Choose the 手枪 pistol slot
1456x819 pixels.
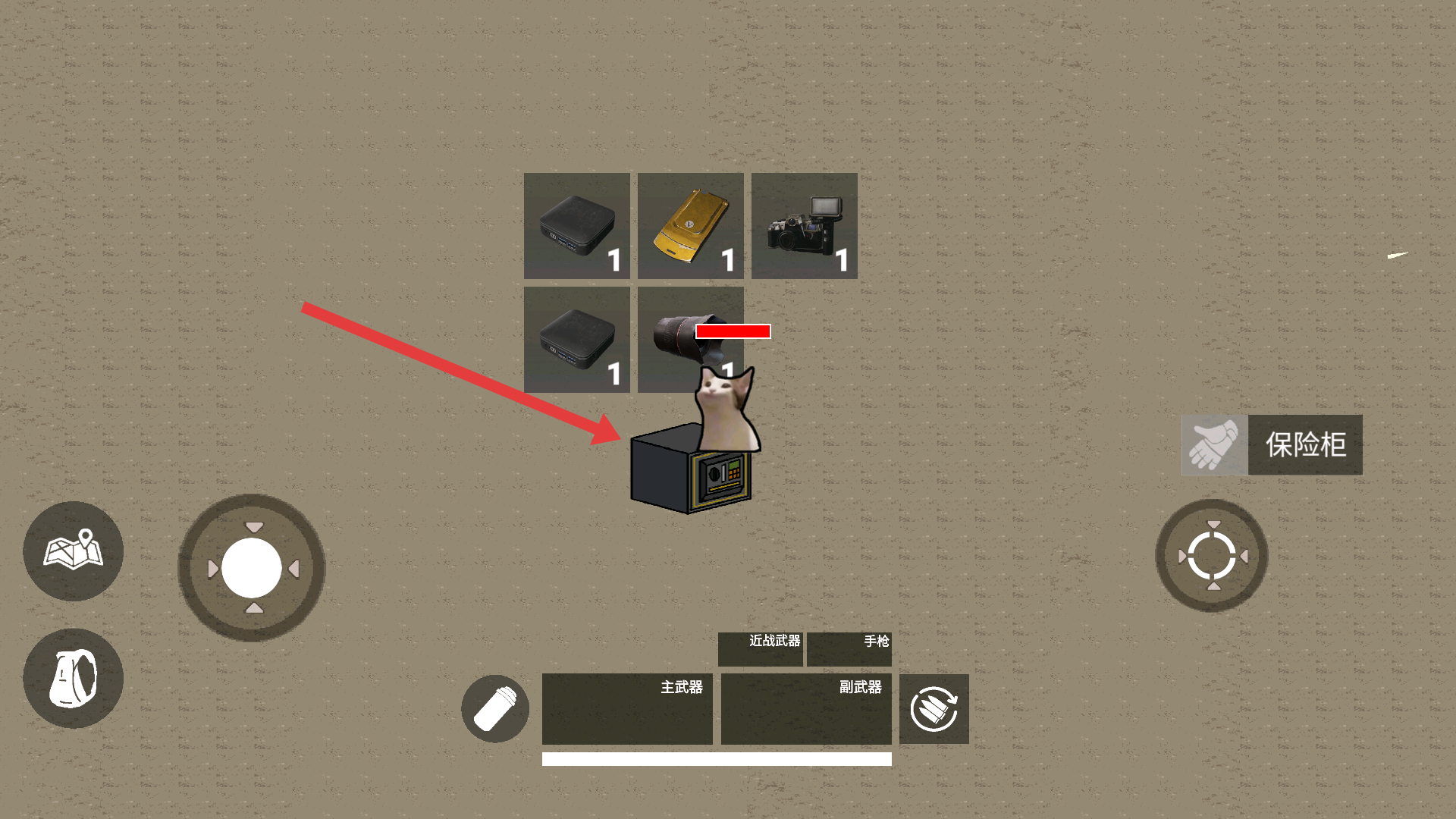849,649
